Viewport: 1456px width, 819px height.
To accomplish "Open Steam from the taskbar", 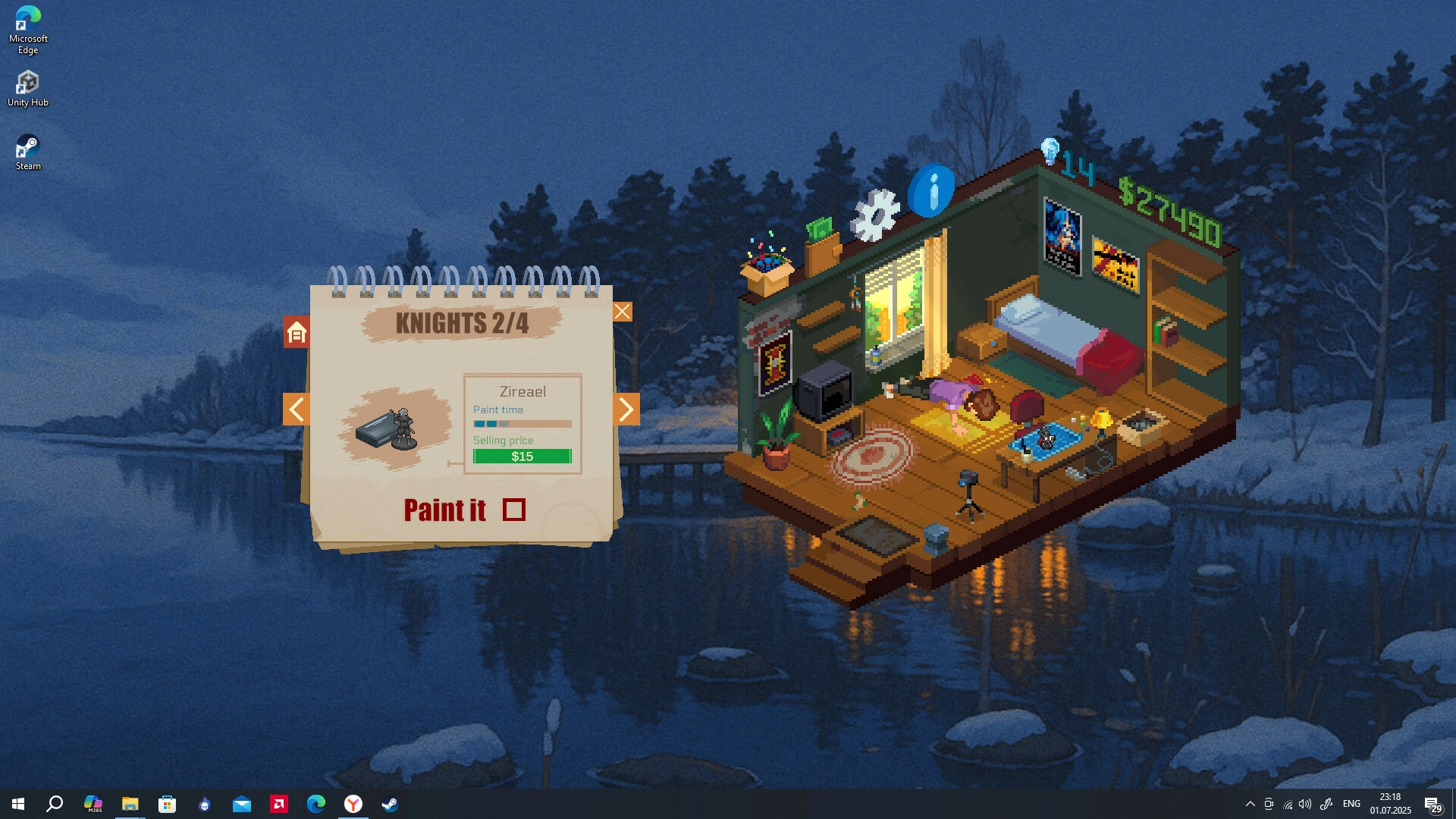I will point(390,804).
